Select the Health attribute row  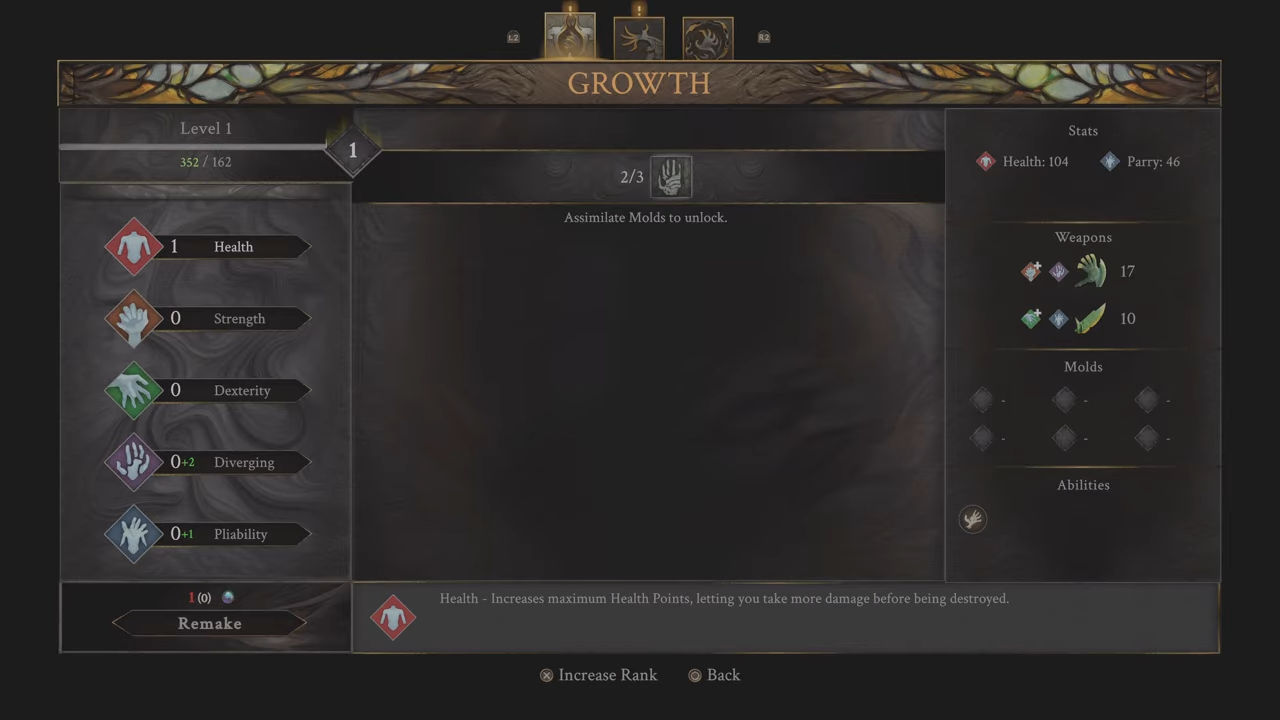(210, 247)
